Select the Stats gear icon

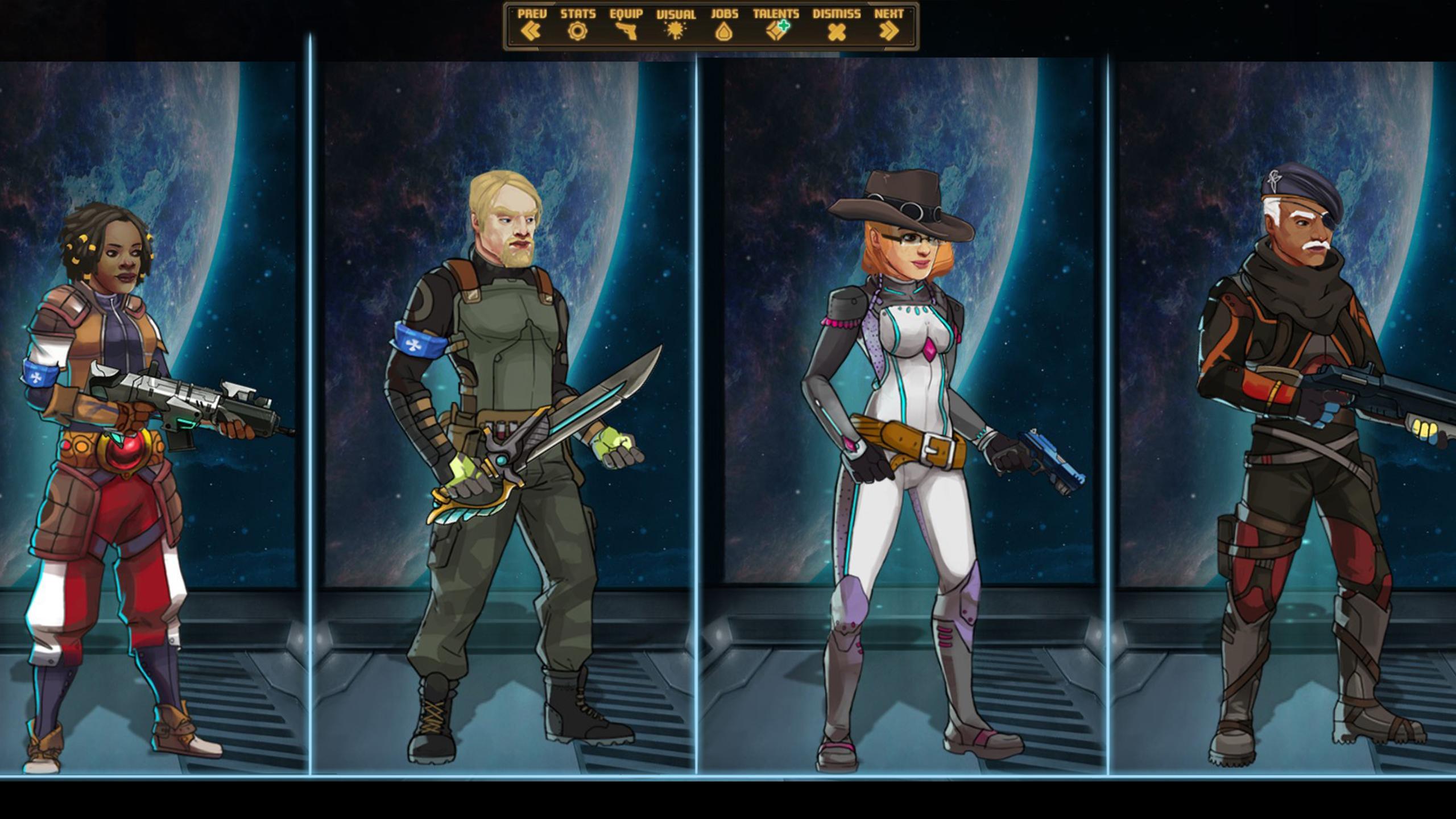coord(577,31)
